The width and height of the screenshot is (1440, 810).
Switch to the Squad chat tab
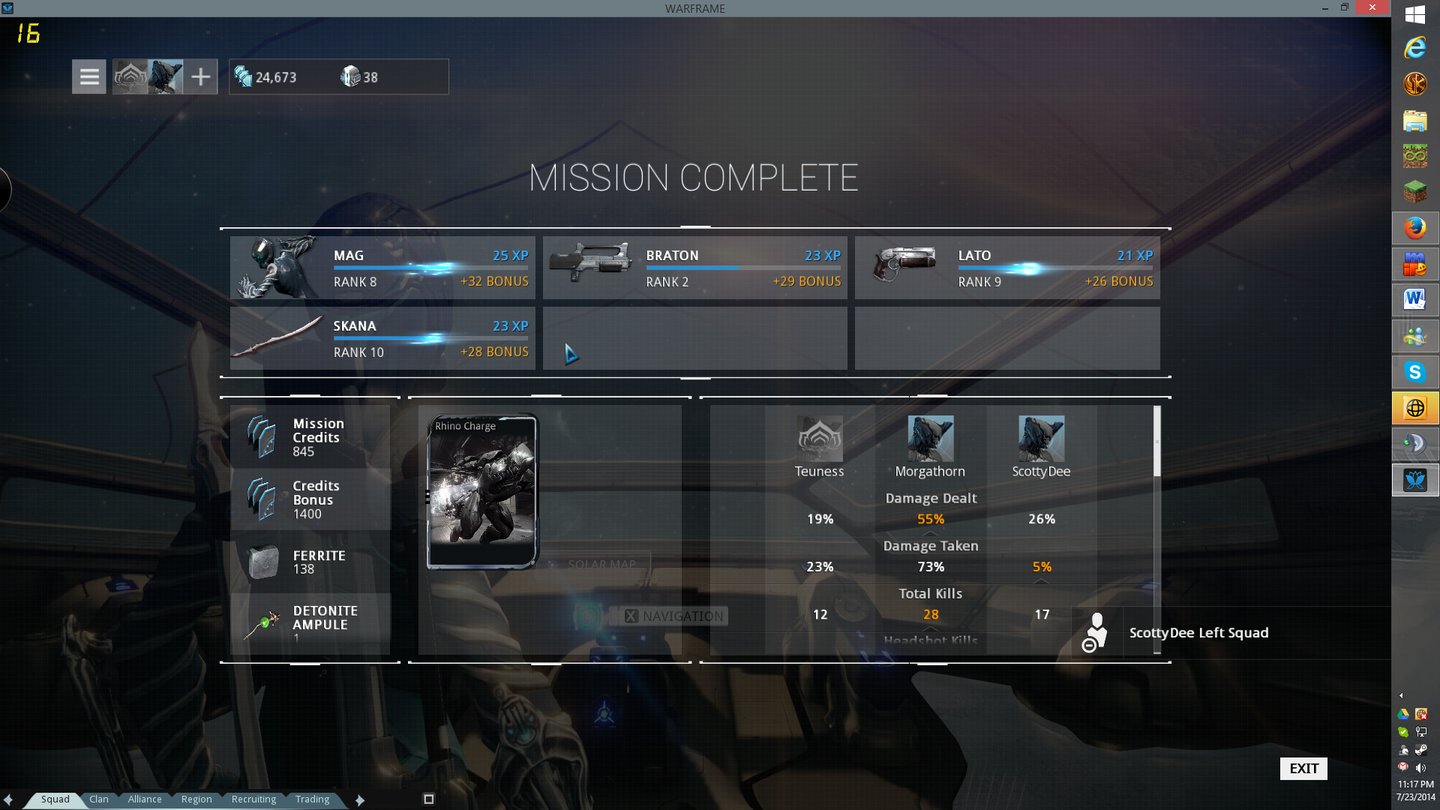point(55,799)
